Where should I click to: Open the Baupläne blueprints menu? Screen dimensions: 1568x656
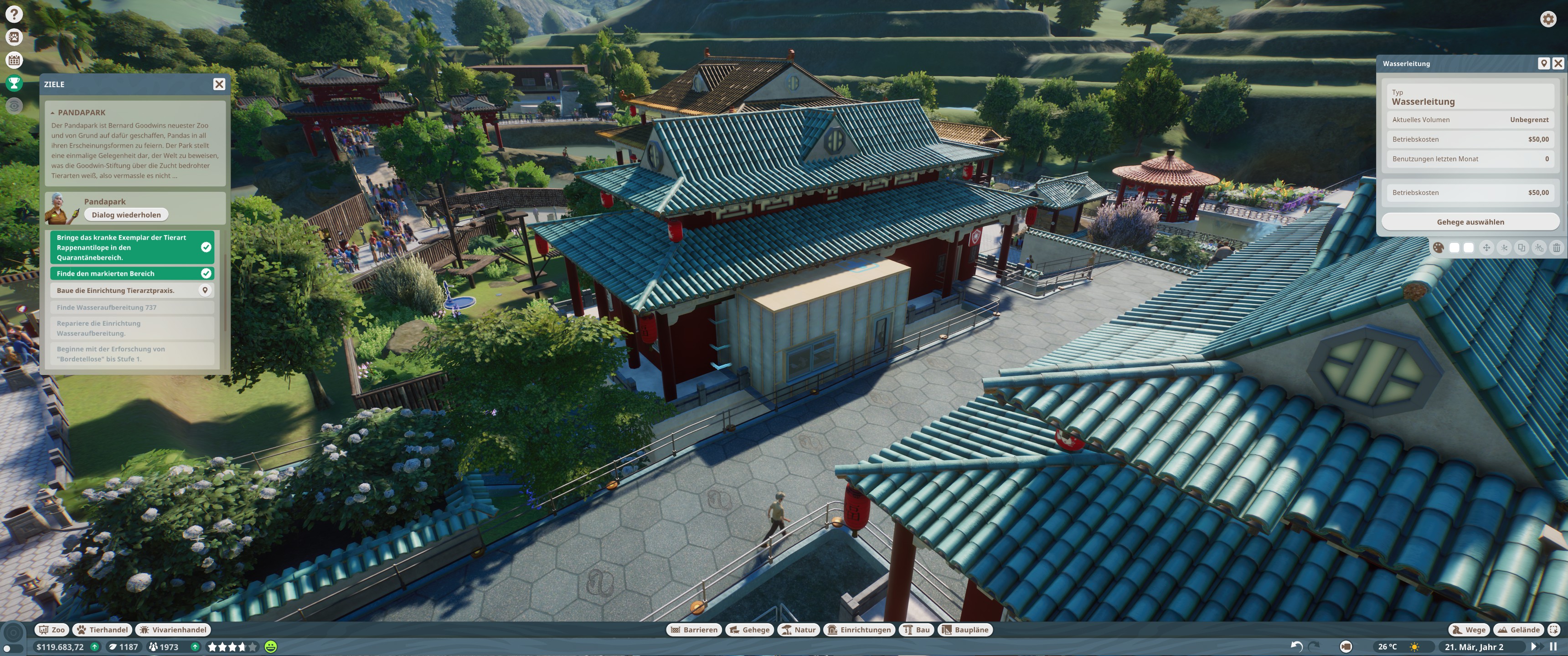(965, 630)
